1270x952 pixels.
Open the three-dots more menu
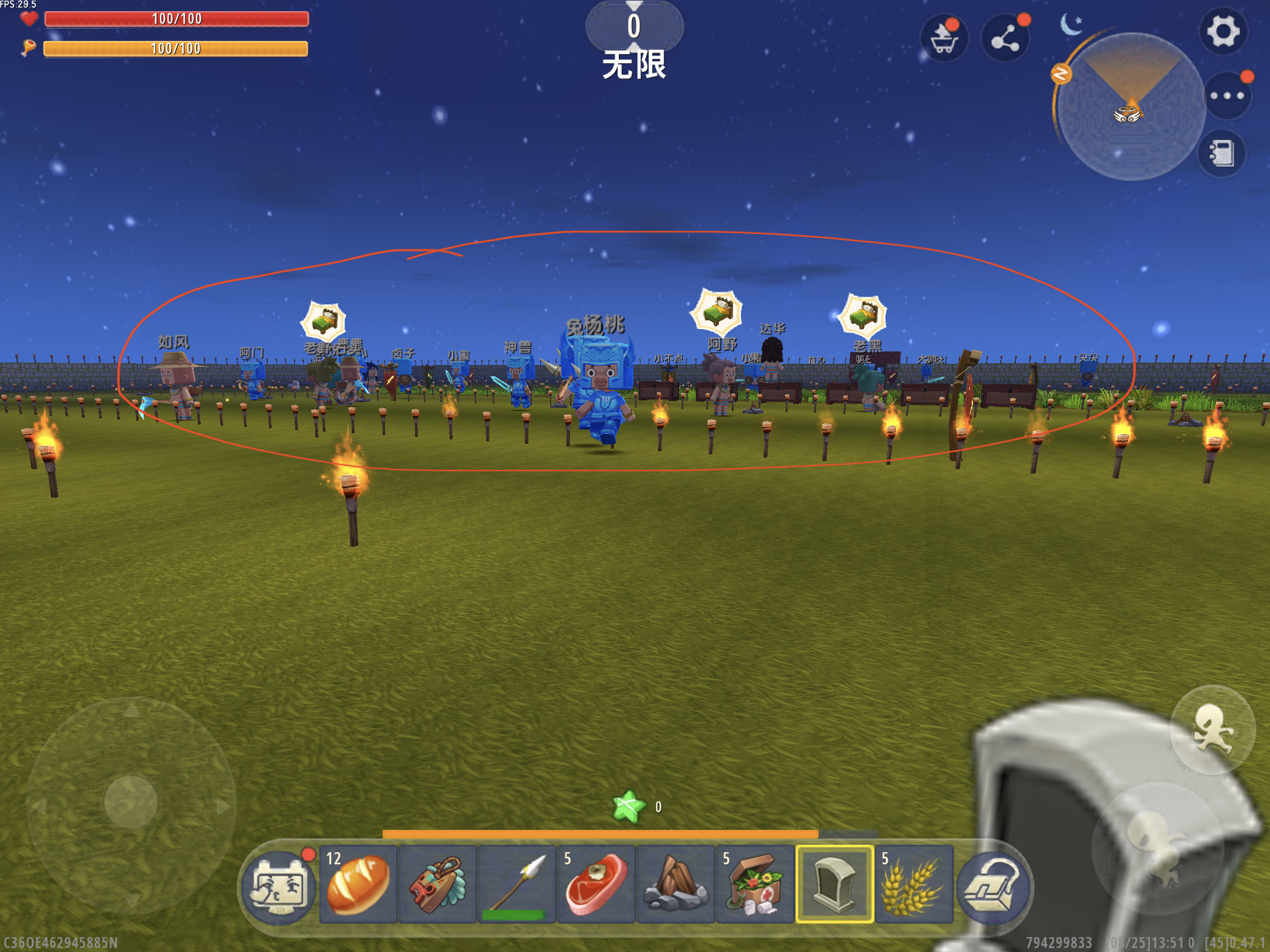[x=1227, y=95]
